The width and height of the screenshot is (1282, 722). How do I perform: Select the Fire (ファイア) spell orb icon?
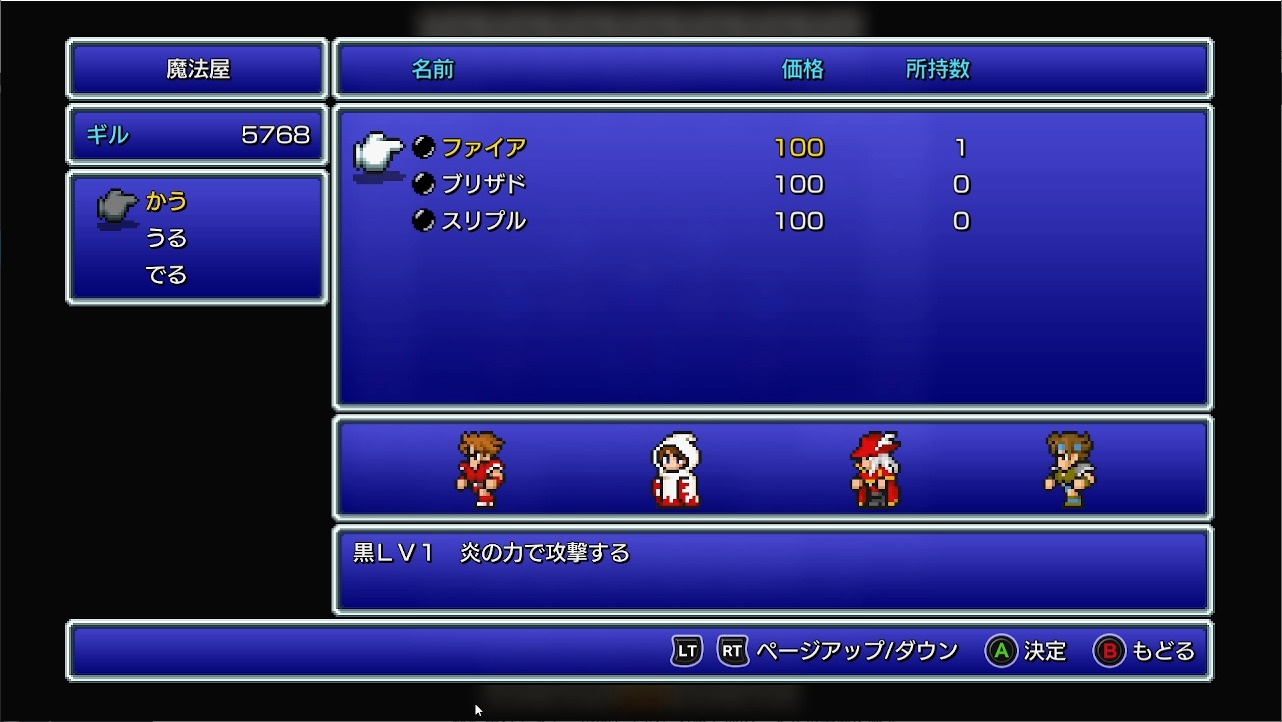click(x=422, y=147)
